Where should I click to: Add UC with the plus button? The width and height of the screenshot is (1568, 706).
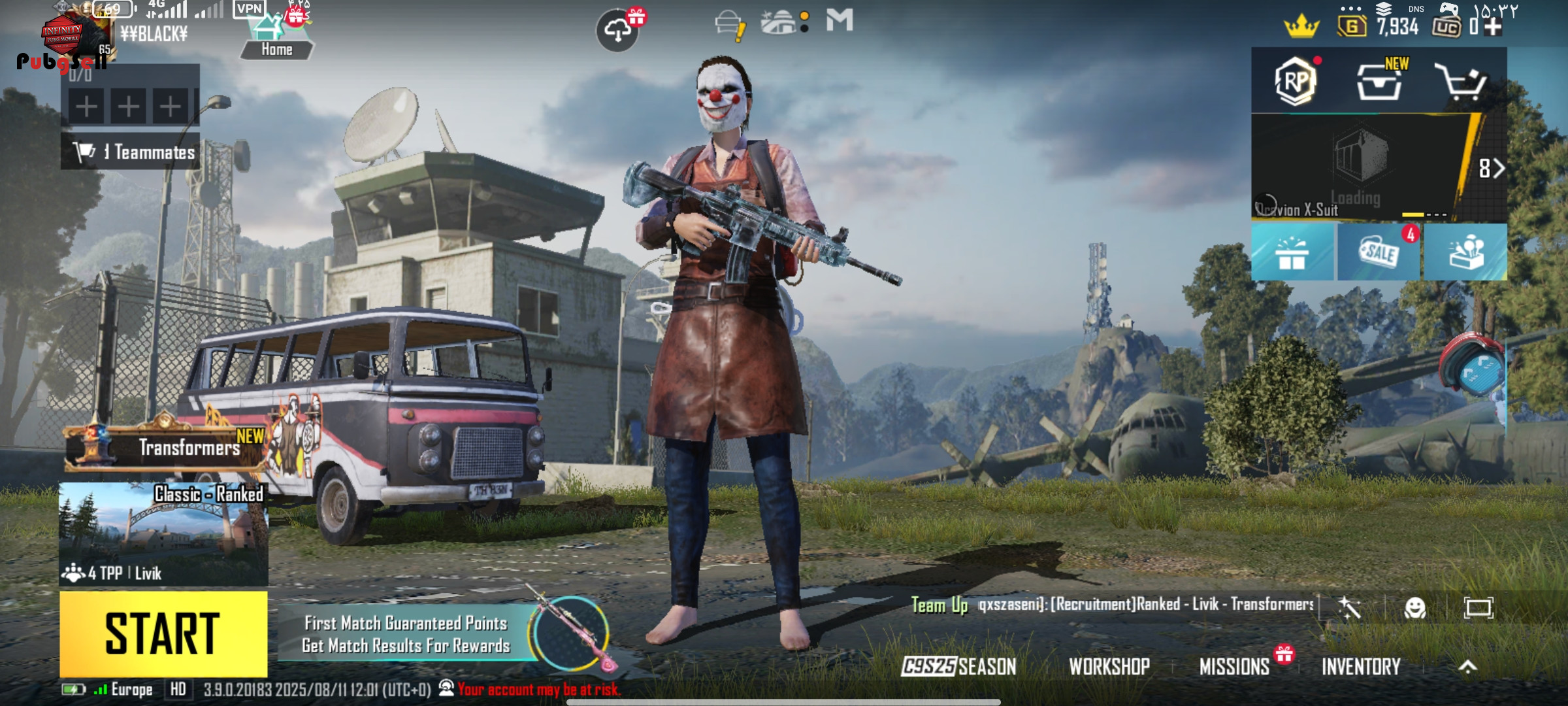click(1493, 27)
